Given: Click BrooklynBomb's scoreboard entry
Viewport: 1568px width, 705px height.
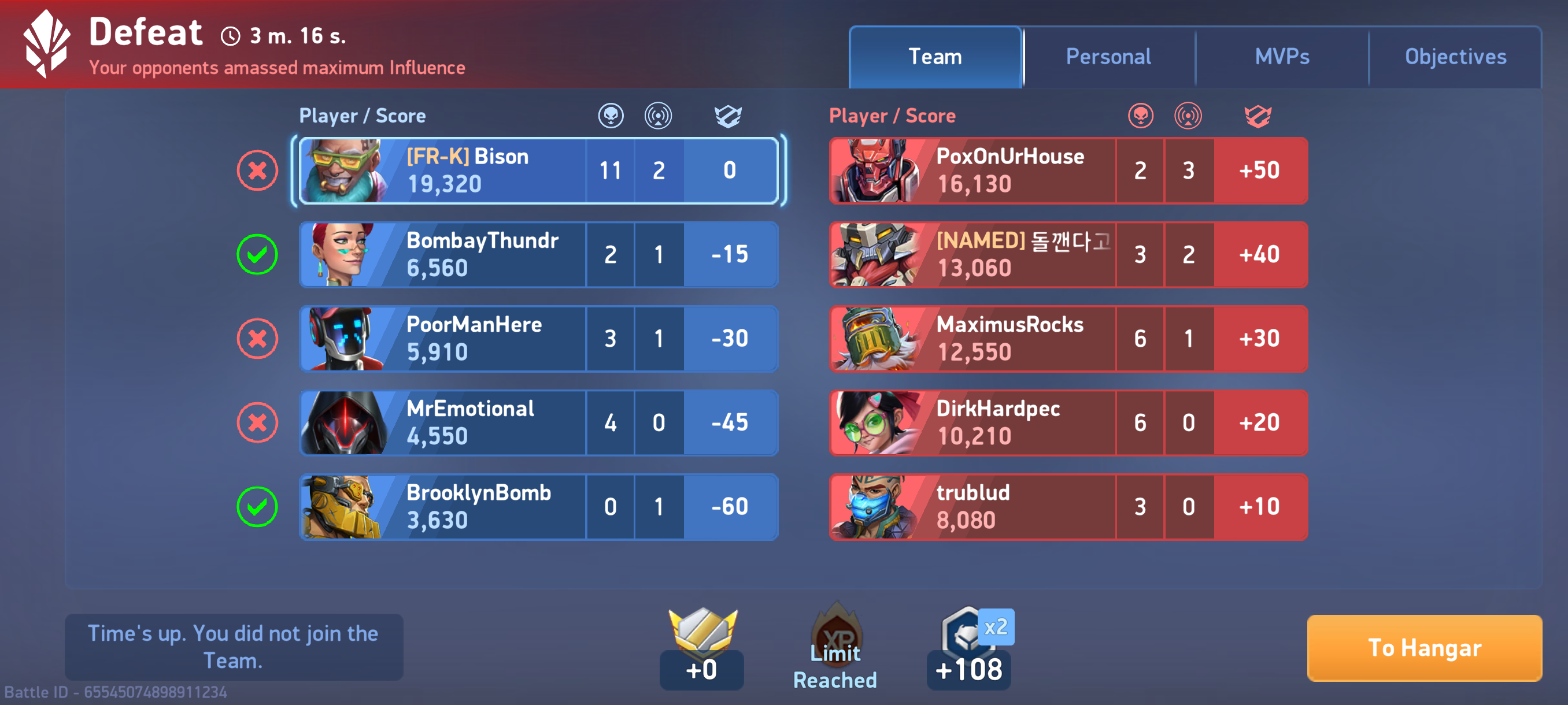Looking at the screenshot, I should click(538, 507).
